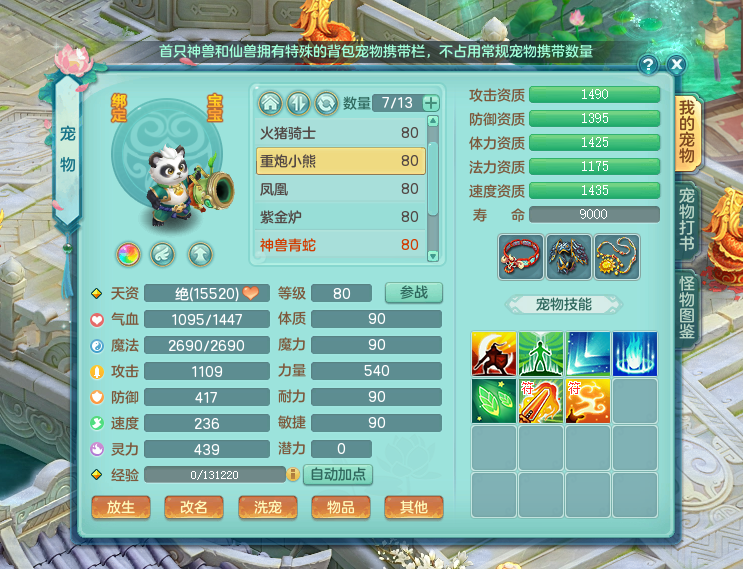Open the question mark help
Image resolution: width=743 pixels, height=569 pixels.
pyautogui.click(x=649, y=65)
